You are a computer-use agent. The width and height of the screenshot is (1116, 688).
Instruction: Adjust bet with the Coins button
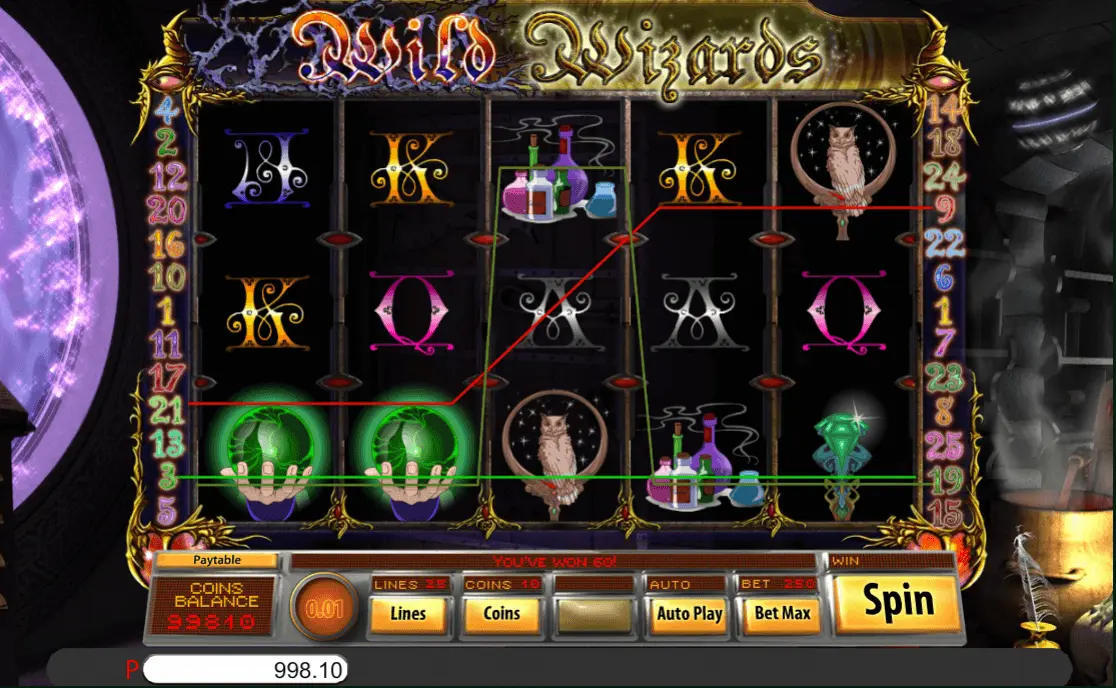[x=501, y=613]
